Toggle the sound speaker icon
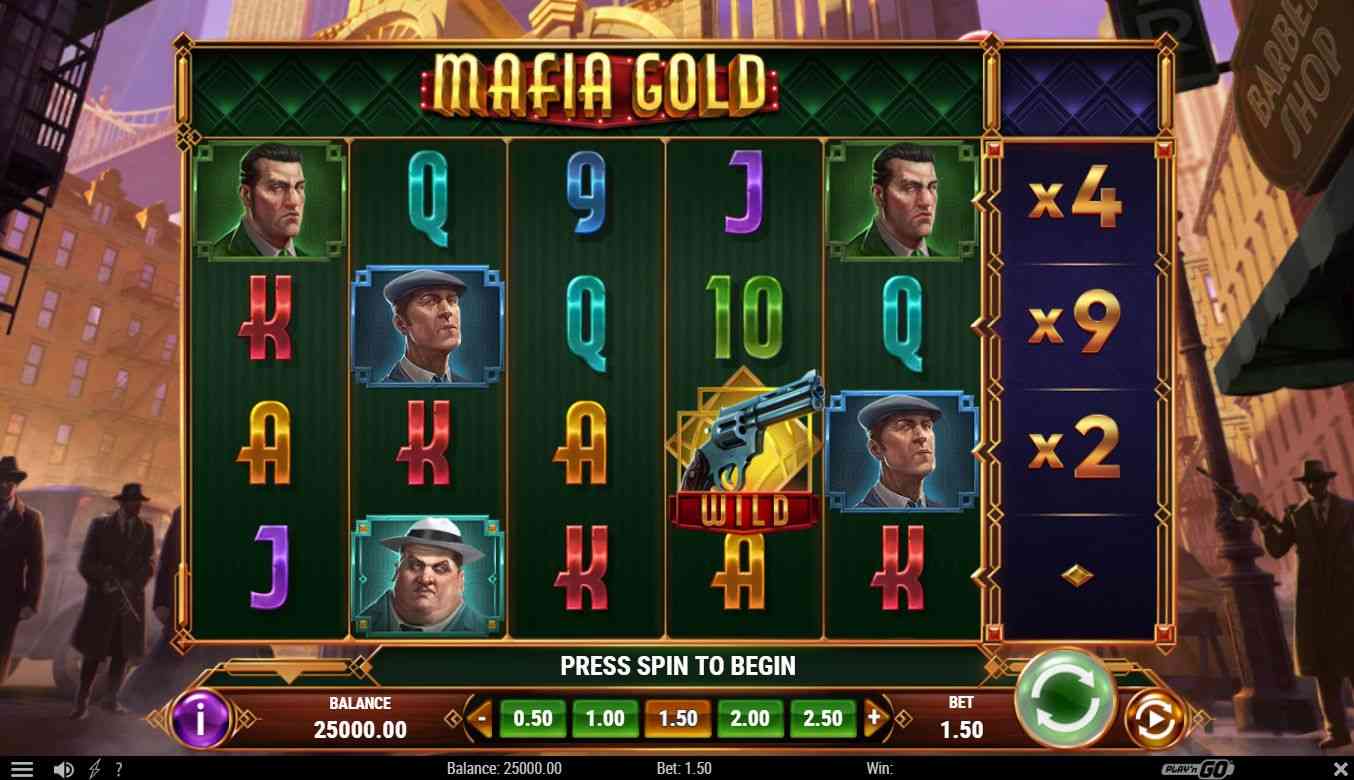 pyautogui.click(x=63, y=769)
